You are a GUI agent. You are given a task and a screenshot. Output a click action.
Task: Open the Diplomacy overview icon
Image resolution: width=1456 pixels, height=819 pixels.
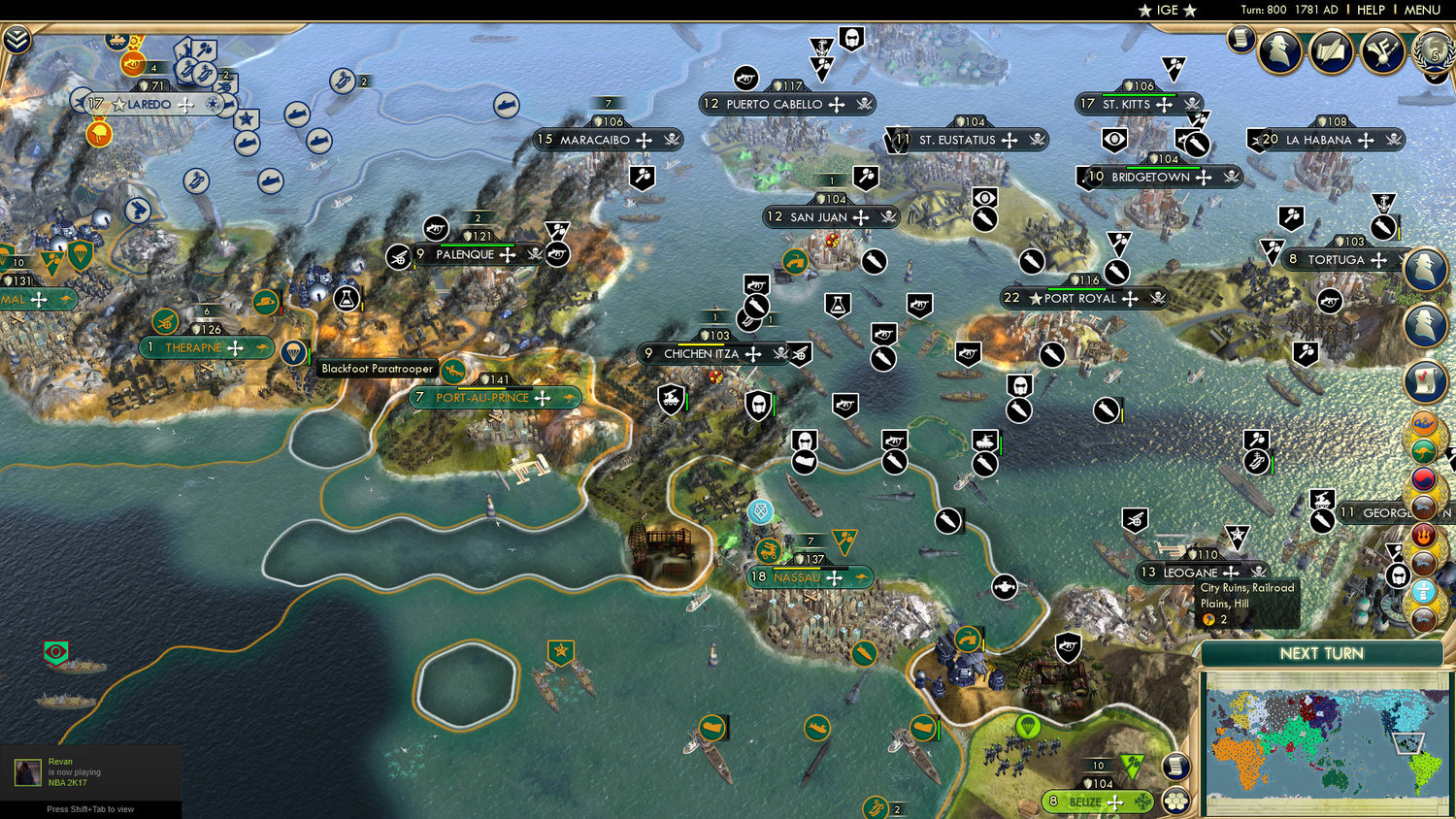tap(1379, 50)
